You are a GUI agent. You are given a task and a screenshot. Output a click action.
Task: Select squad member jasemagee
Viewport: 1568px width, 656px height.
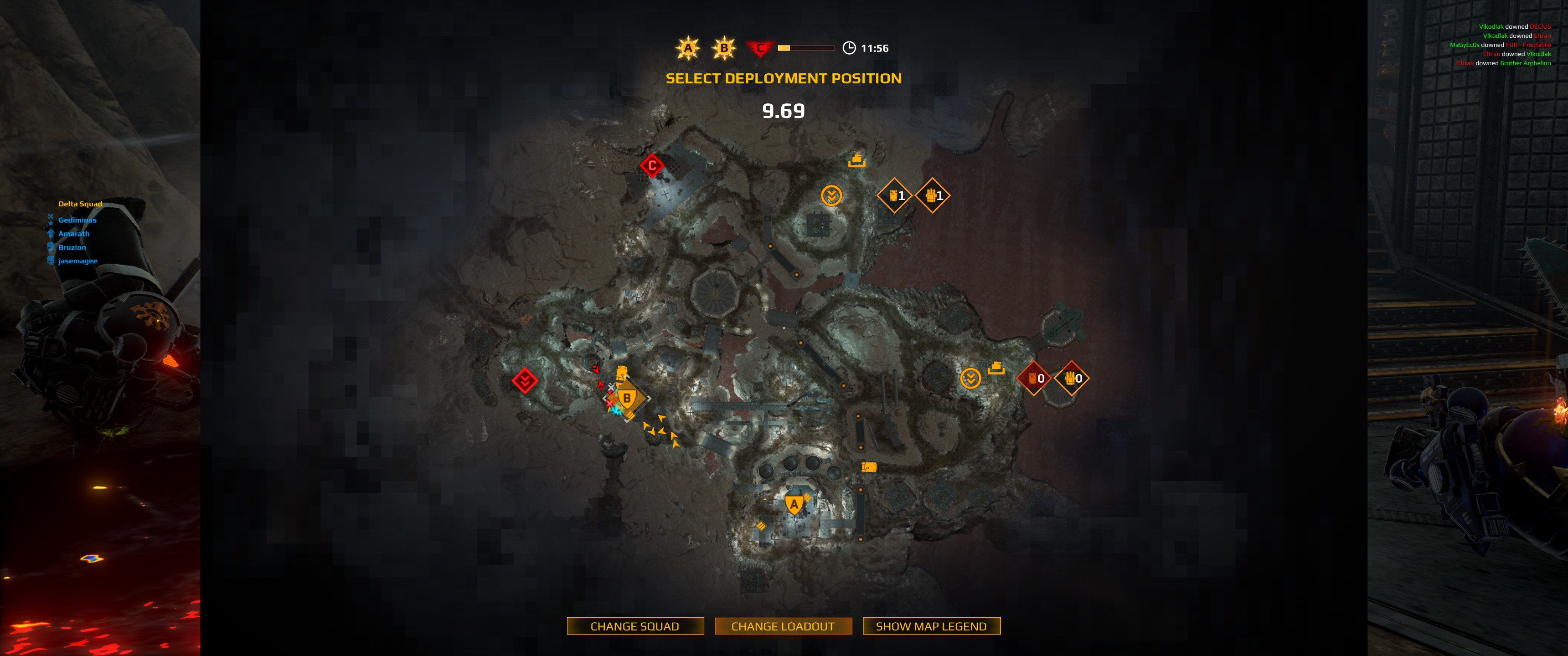tap(77, 261)
